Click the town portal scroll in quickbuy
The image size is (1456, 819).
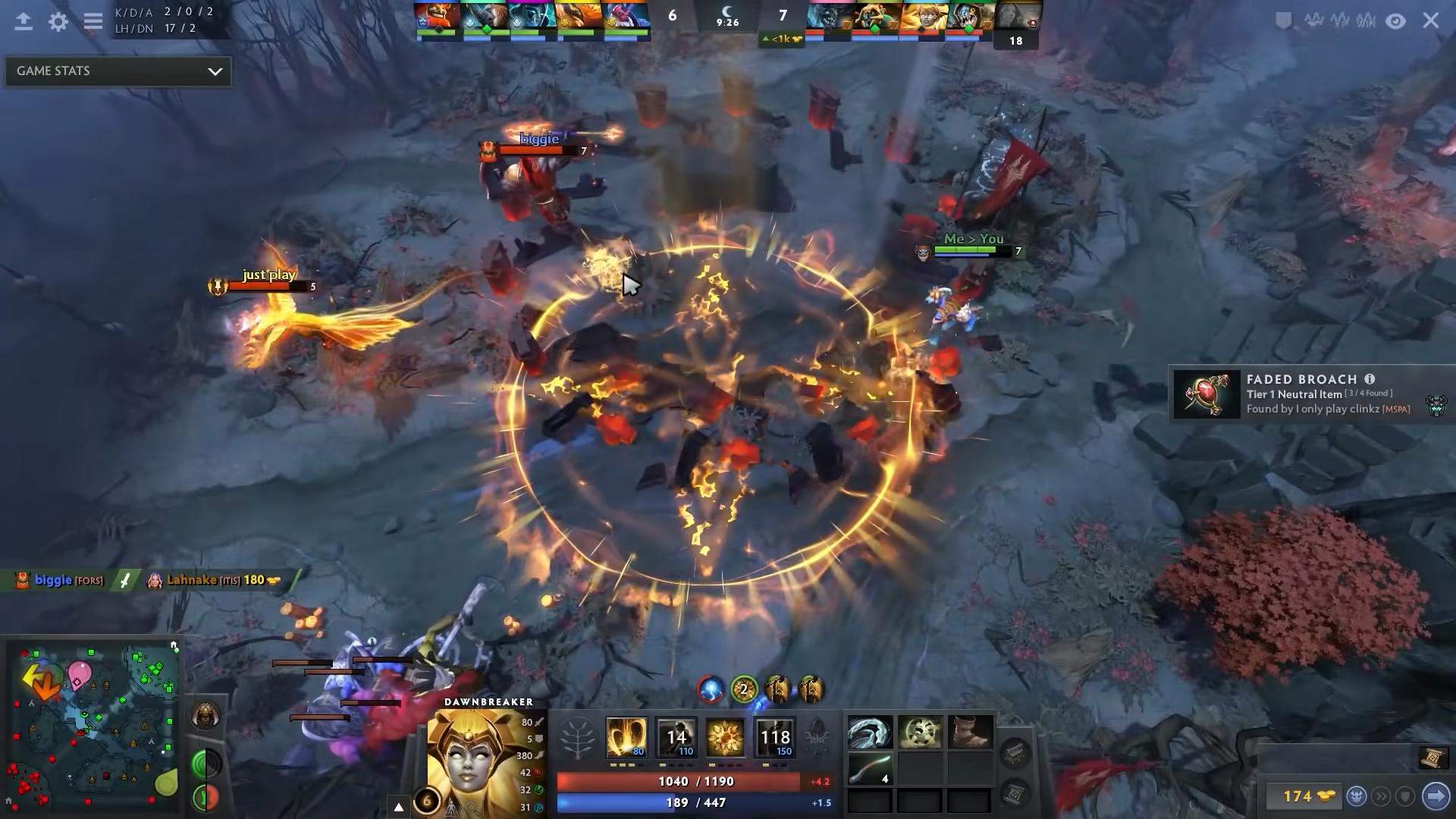(x=1431, y=758)
